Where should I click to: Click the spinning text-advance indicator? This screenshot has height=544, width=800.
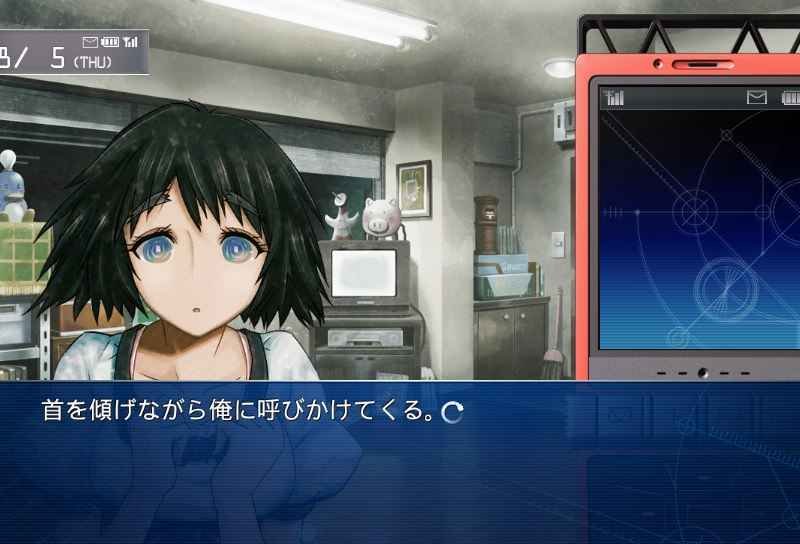452,412
